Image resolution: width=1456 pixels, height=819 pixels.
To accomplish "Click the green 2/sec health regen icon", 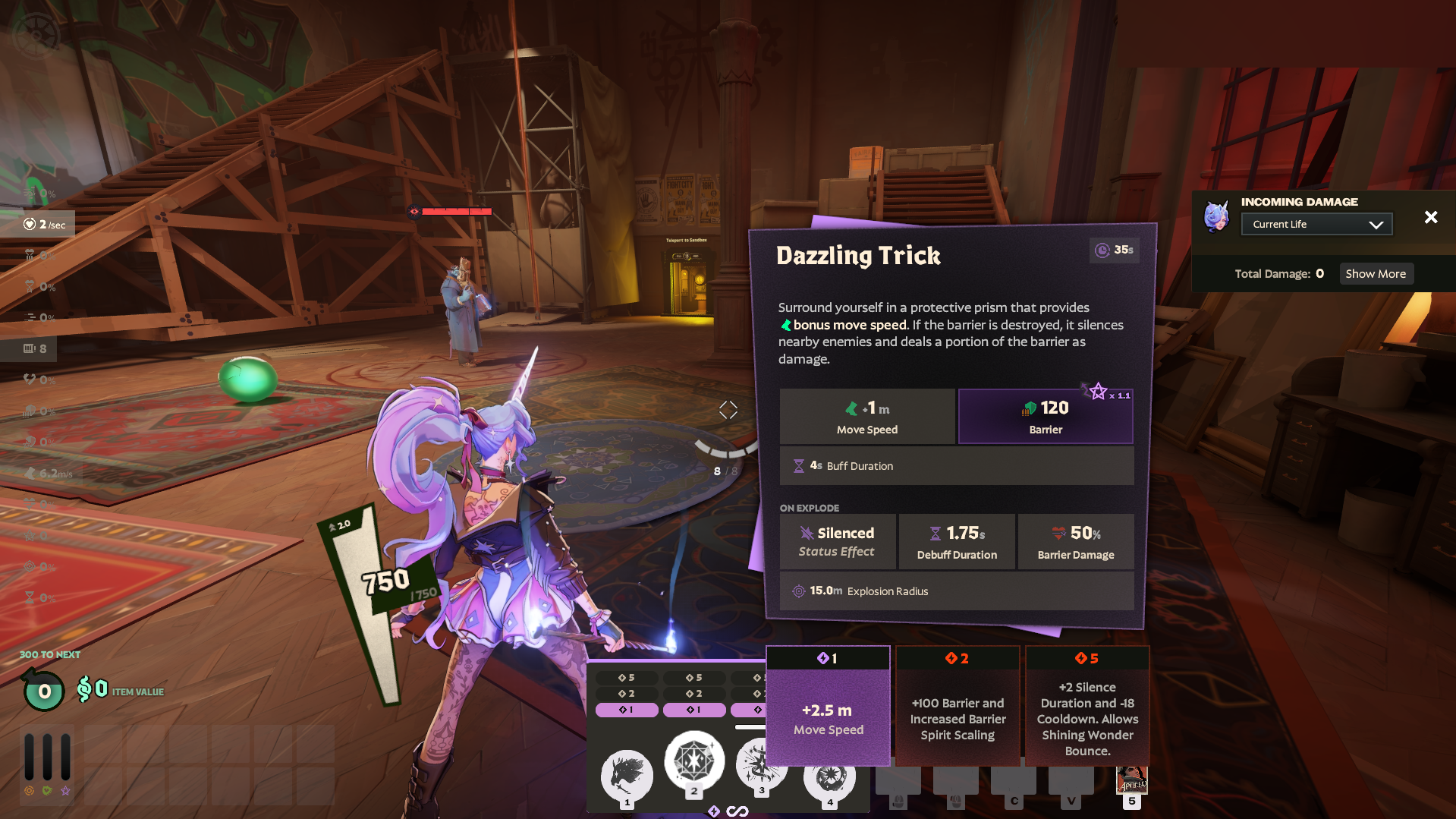I will click(28, 223).
